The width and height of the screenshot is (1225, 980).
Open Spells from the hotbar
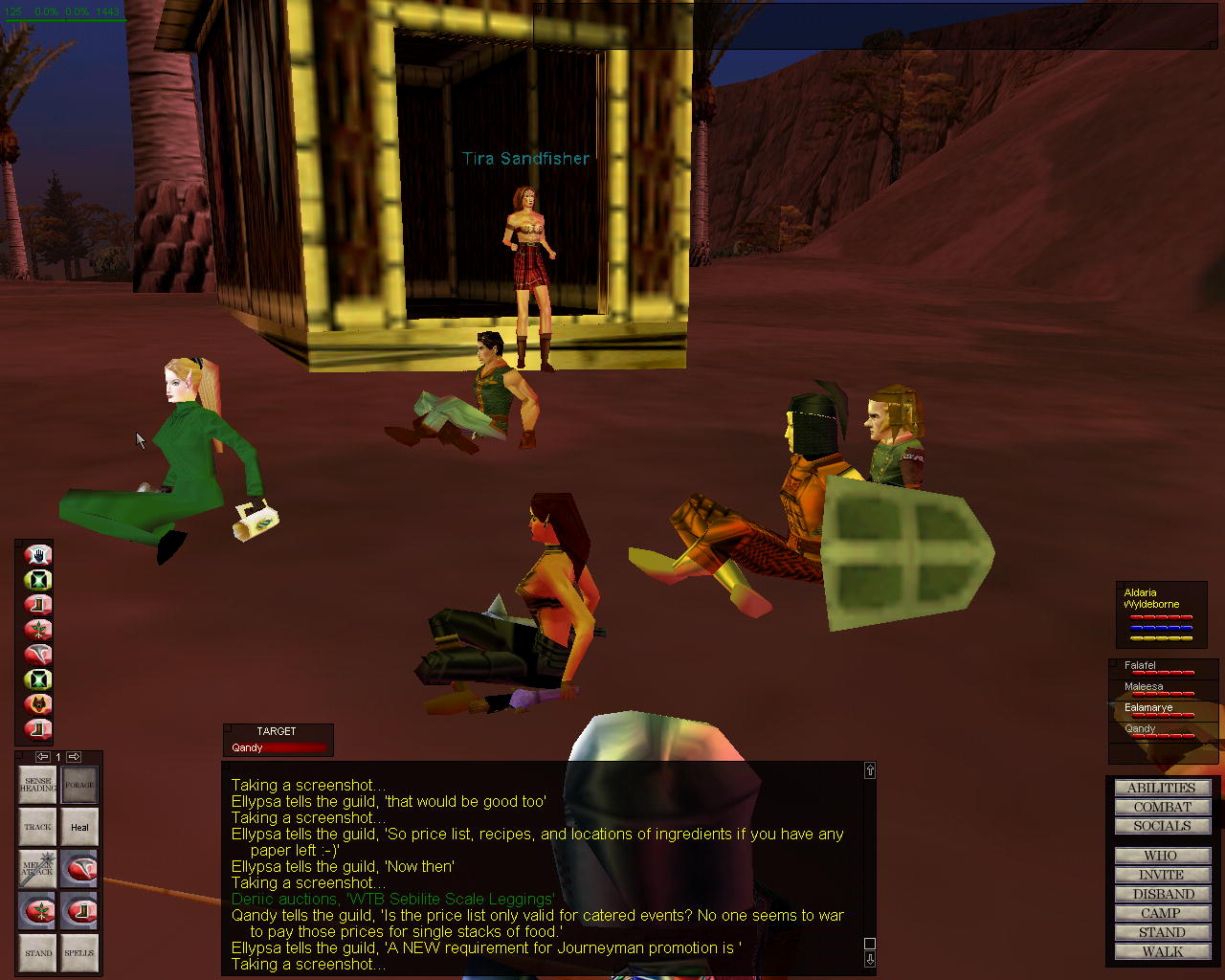(x=79, y=952)
